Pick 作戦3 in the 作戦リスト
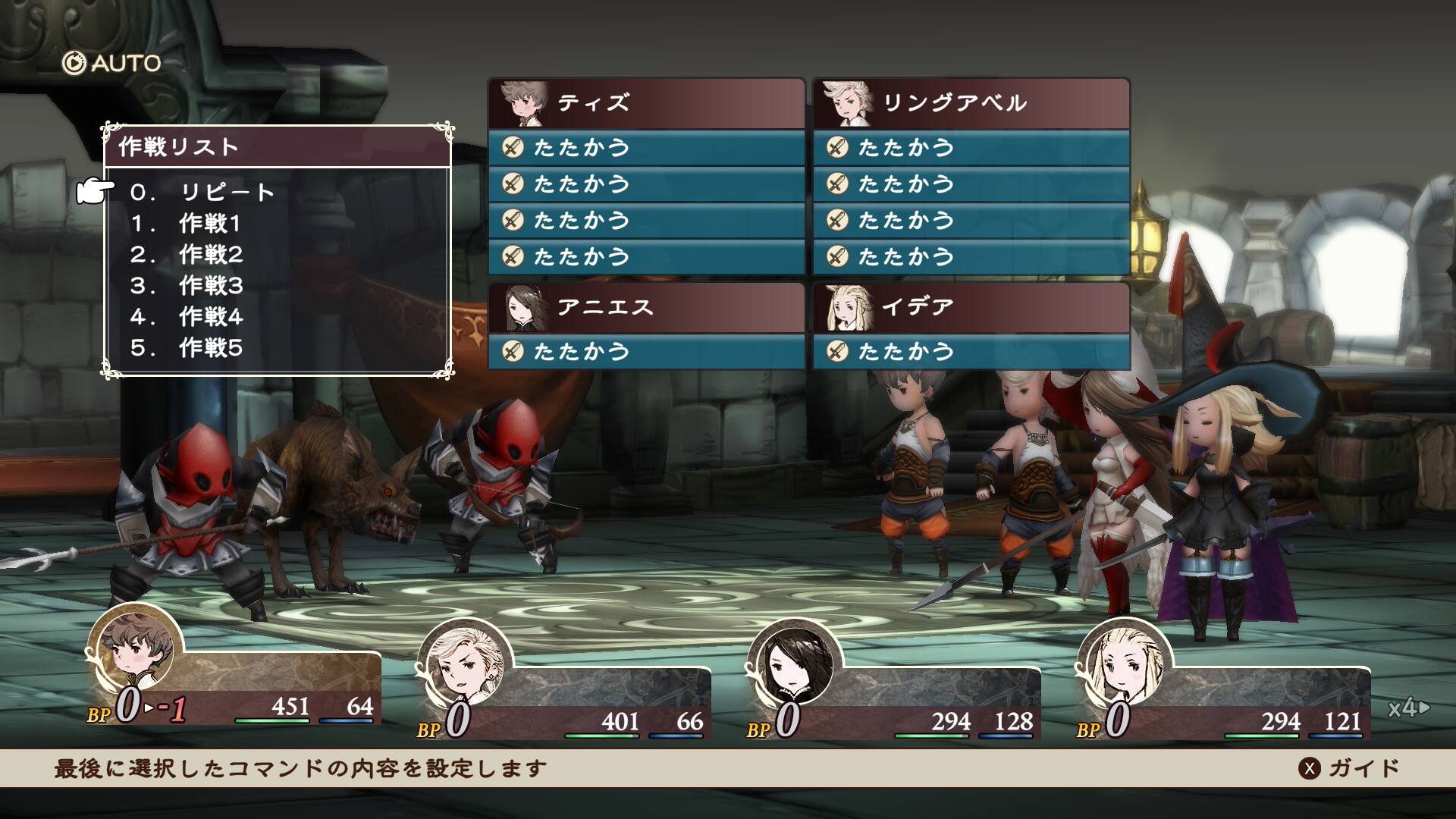The height and width of the screenshot is (819, 1456). 210,286
